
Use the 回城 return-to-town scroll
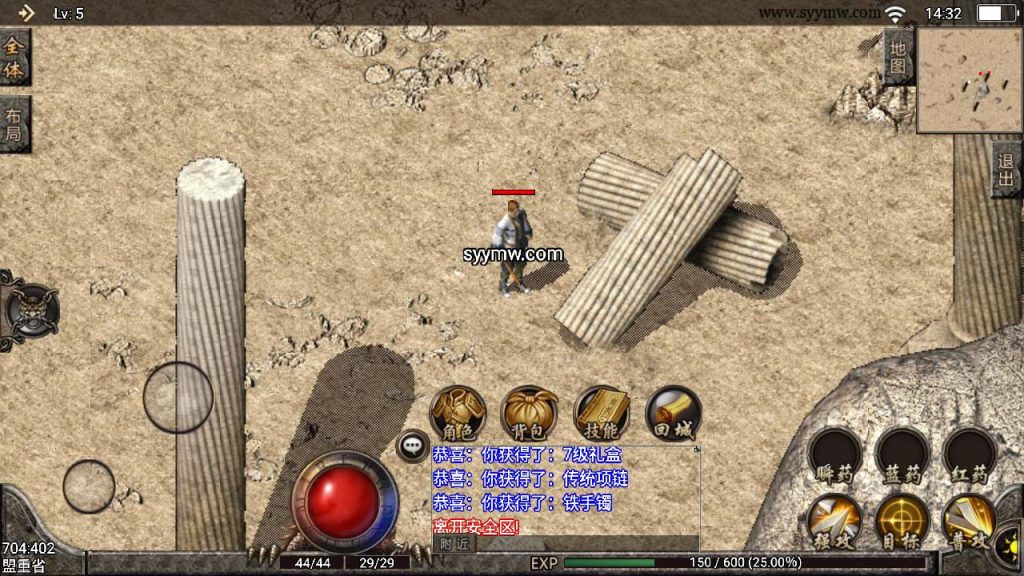(673, 412)
